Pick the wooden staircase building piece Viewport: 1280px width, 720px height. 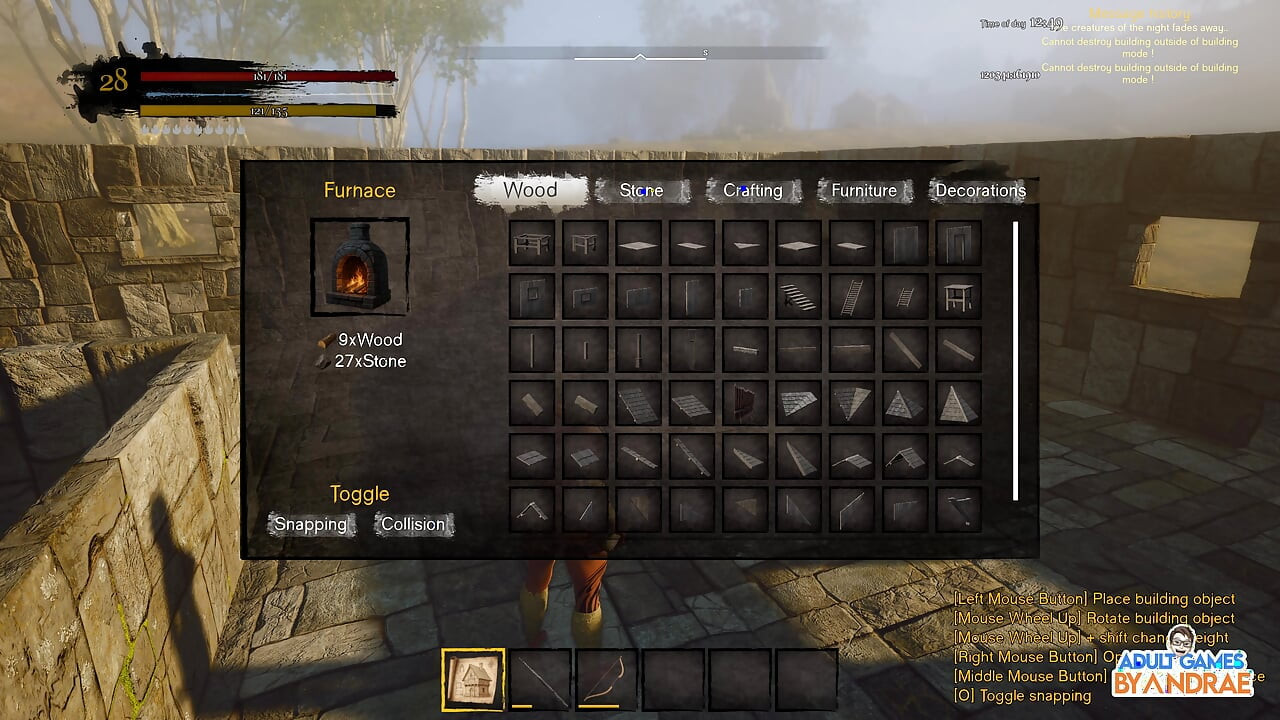point(798,296)
